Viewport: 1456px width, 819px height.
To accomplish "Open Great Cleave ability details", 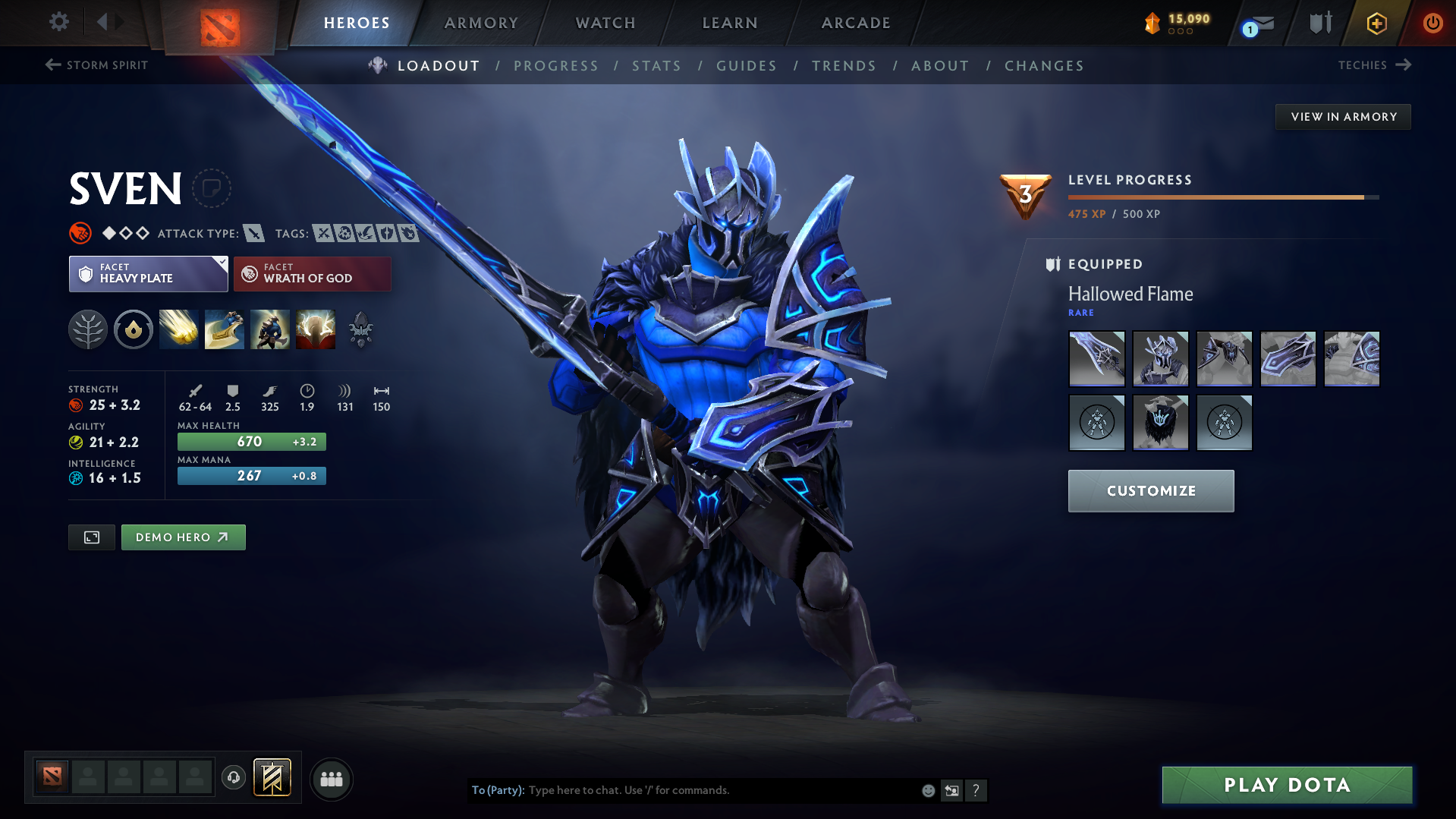I will point(224,329).
